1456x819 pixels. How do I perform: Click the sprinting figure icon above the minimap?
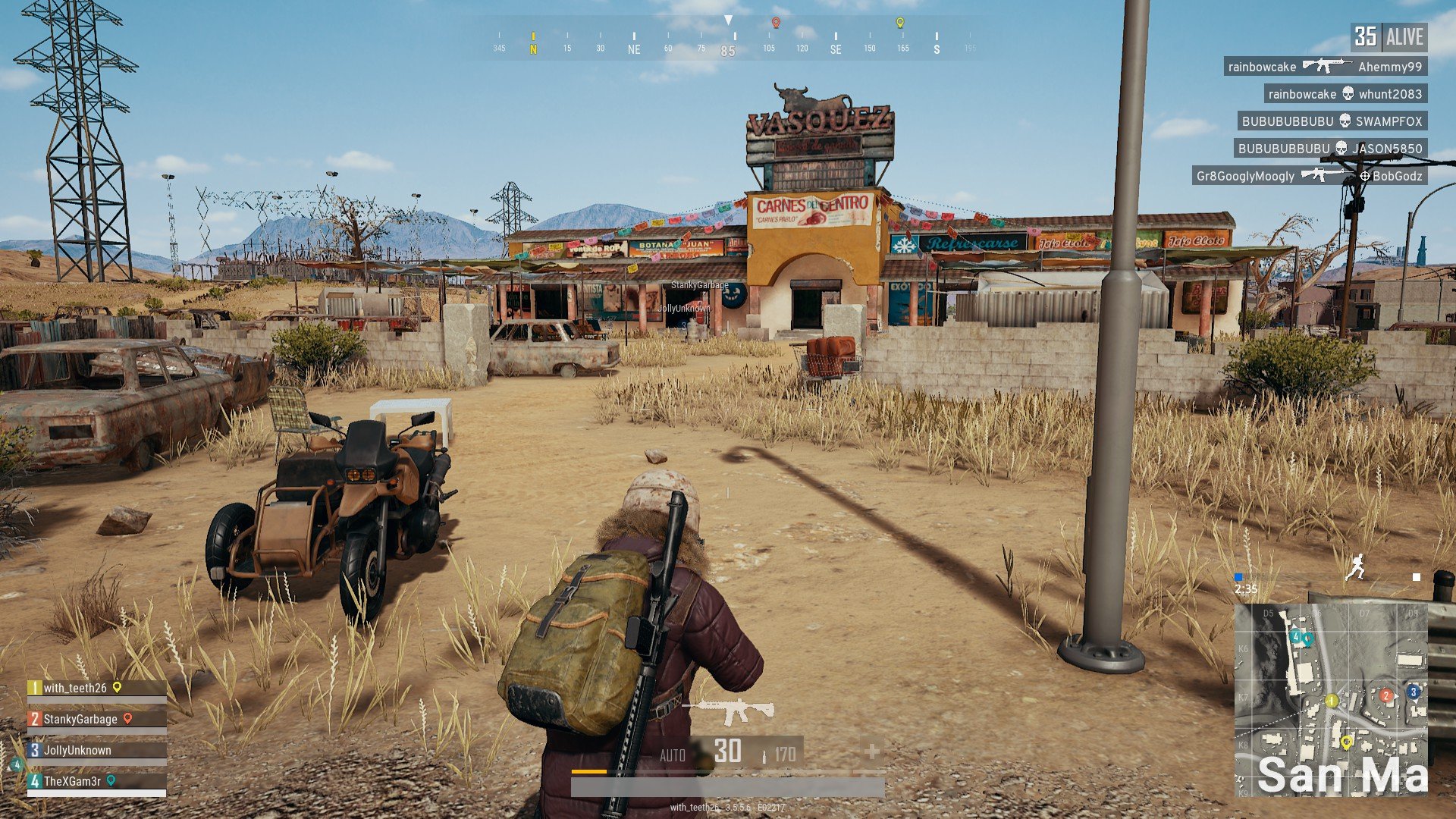(x=1357, y=567)
